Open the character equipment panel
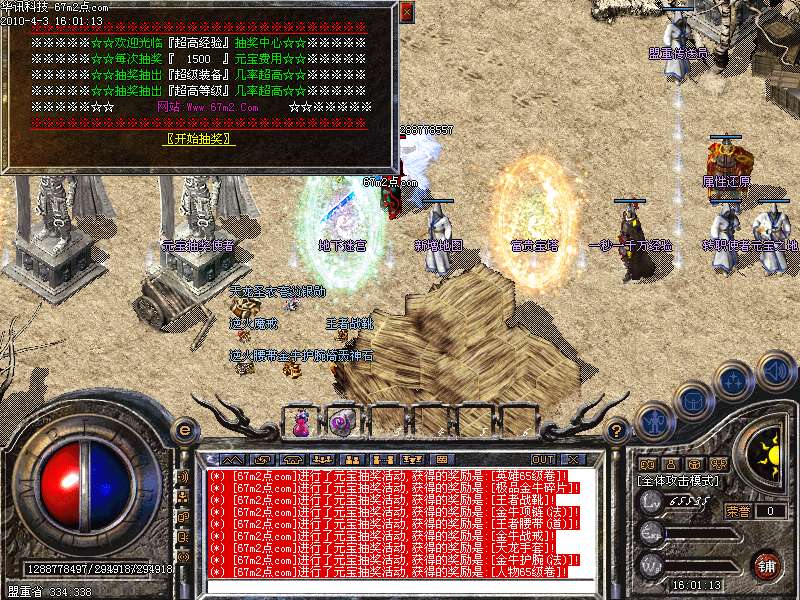 [654, 423]
